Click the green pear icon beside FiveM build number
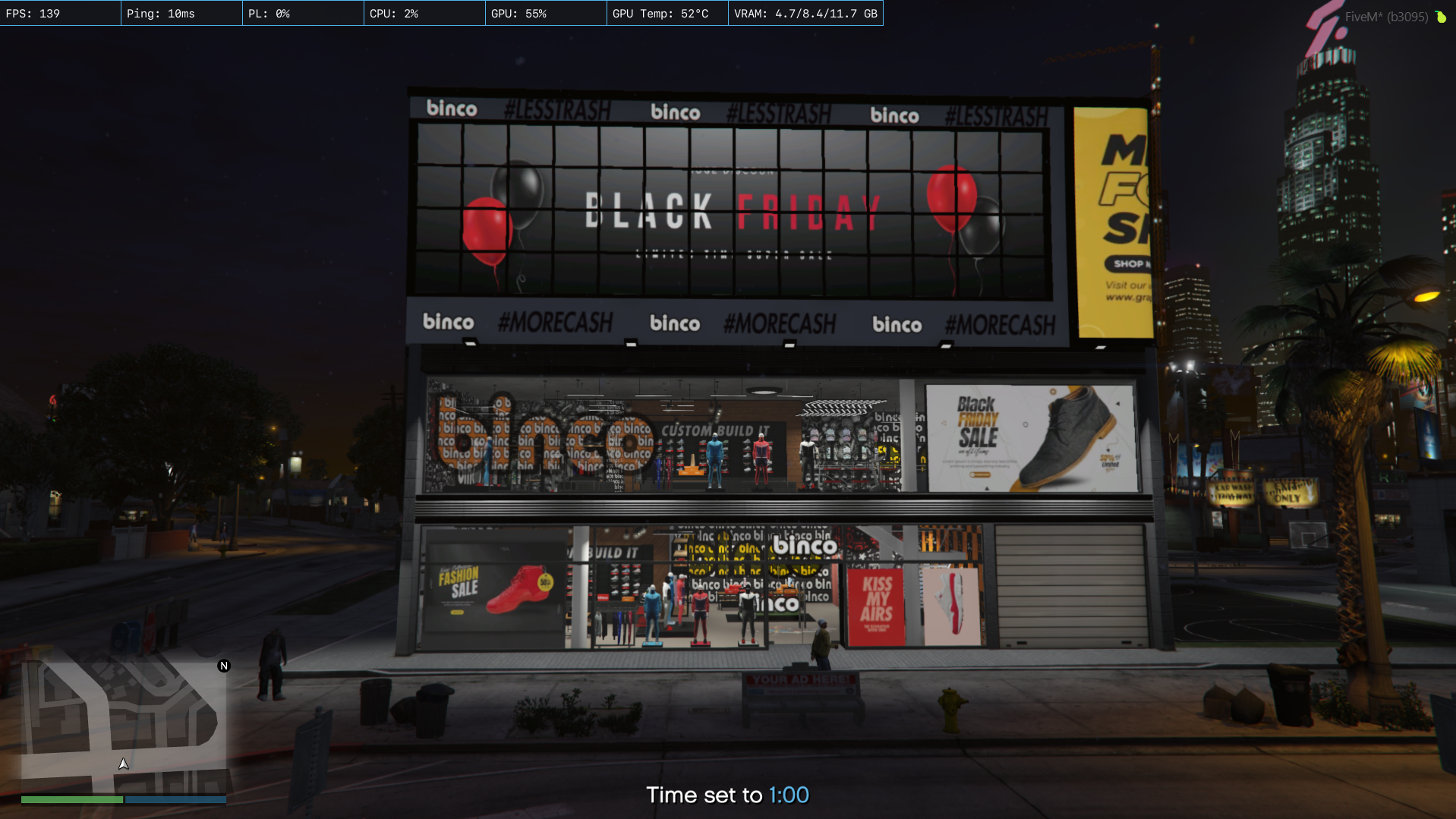Screen dimensions: 1456x819 pos(1440,17)
